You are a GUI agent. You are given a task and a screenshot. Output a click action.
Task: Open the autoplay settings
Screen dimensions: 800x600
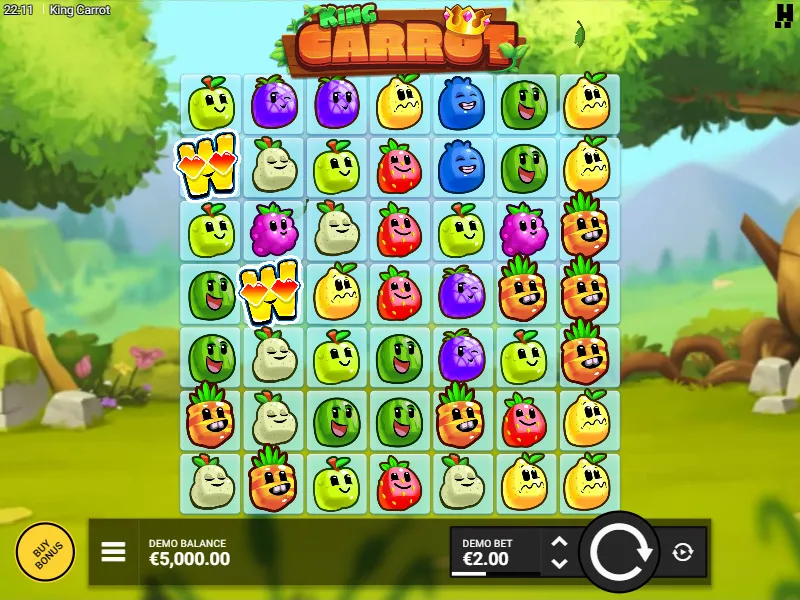point(683,552)
